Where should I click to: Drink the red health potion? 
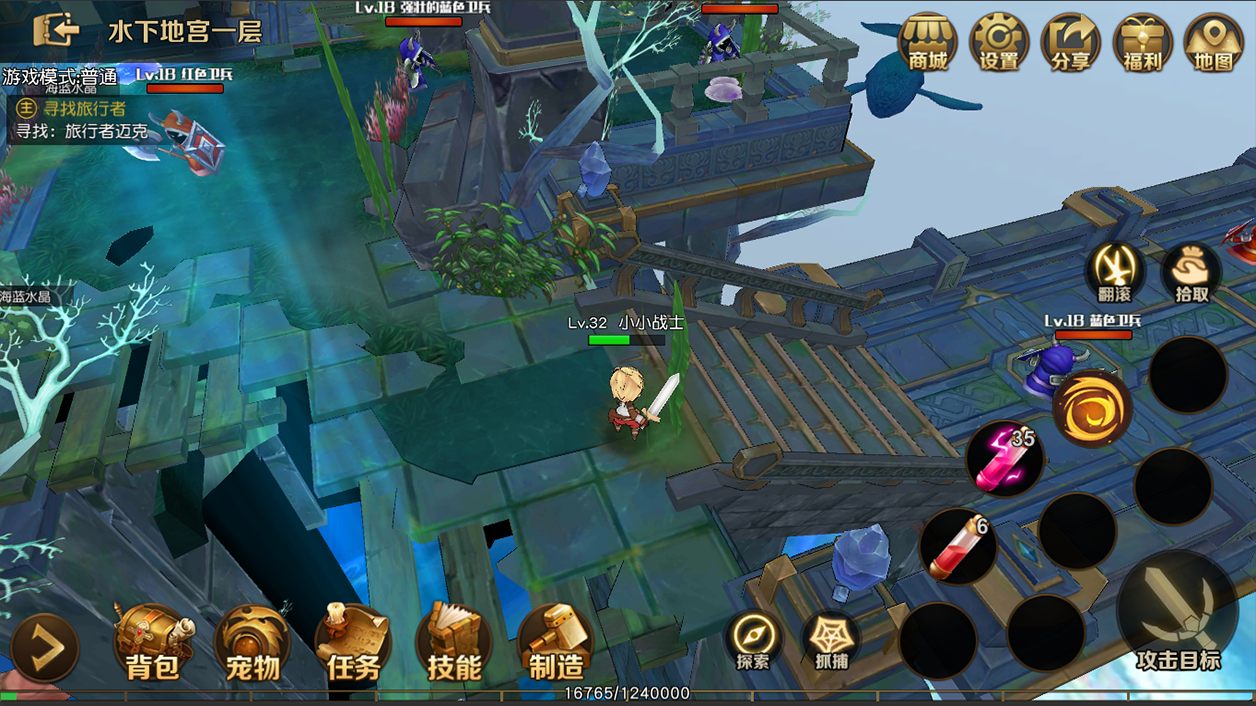click(957, 547)
